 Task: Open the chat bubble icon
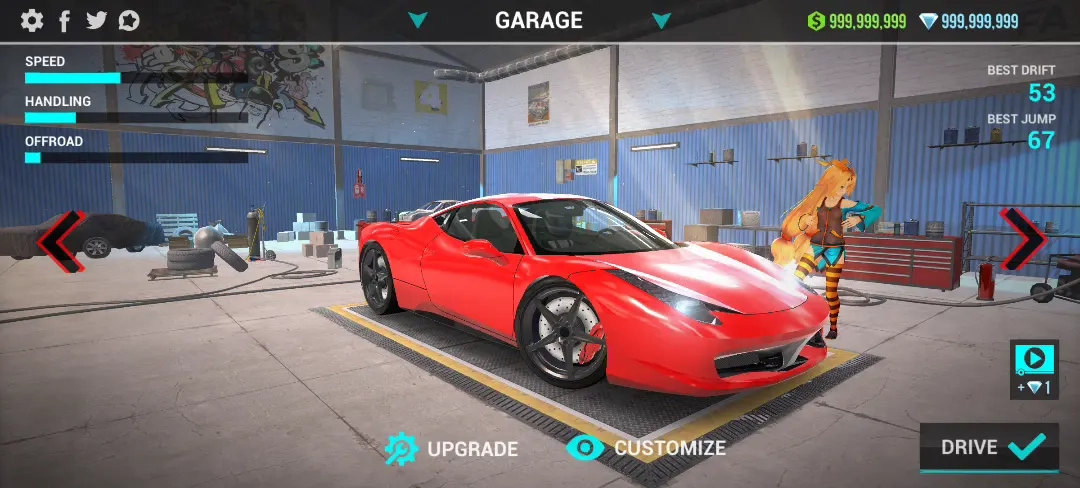tap(129, 20)
